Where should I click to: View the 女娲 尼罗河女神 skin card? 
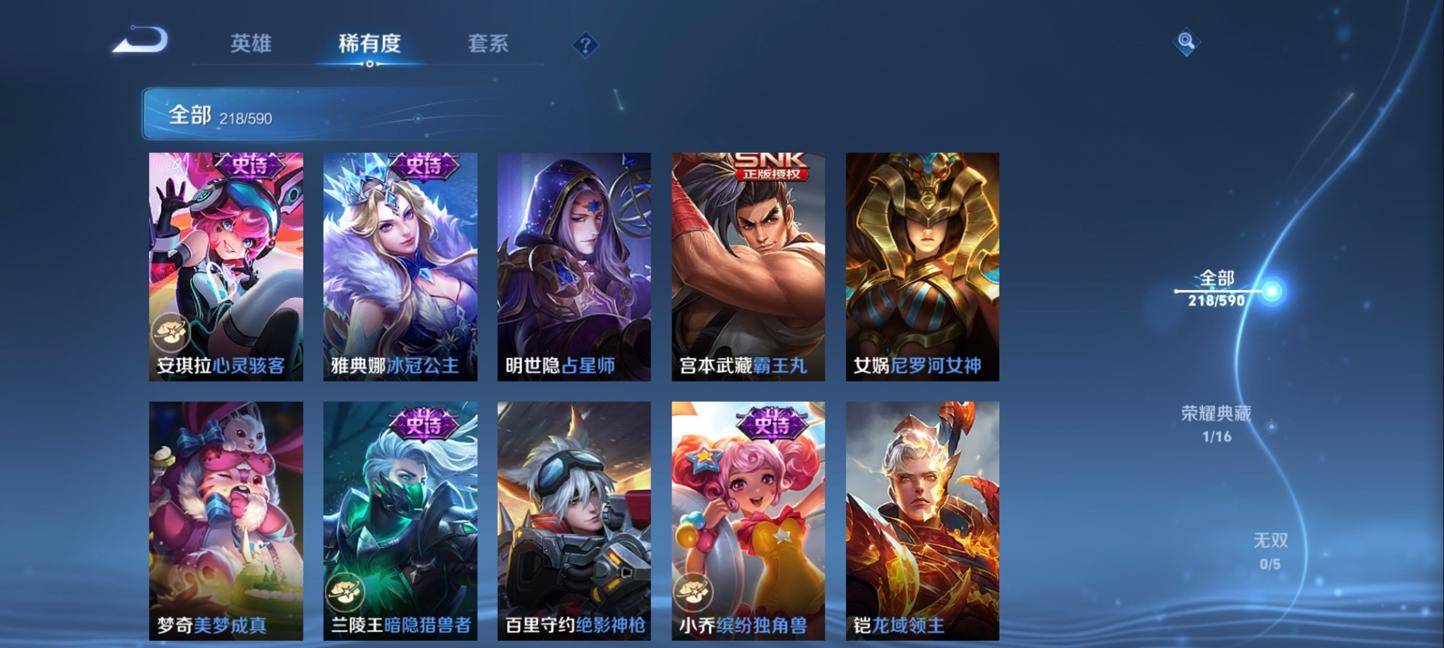(x=922, y=266)
